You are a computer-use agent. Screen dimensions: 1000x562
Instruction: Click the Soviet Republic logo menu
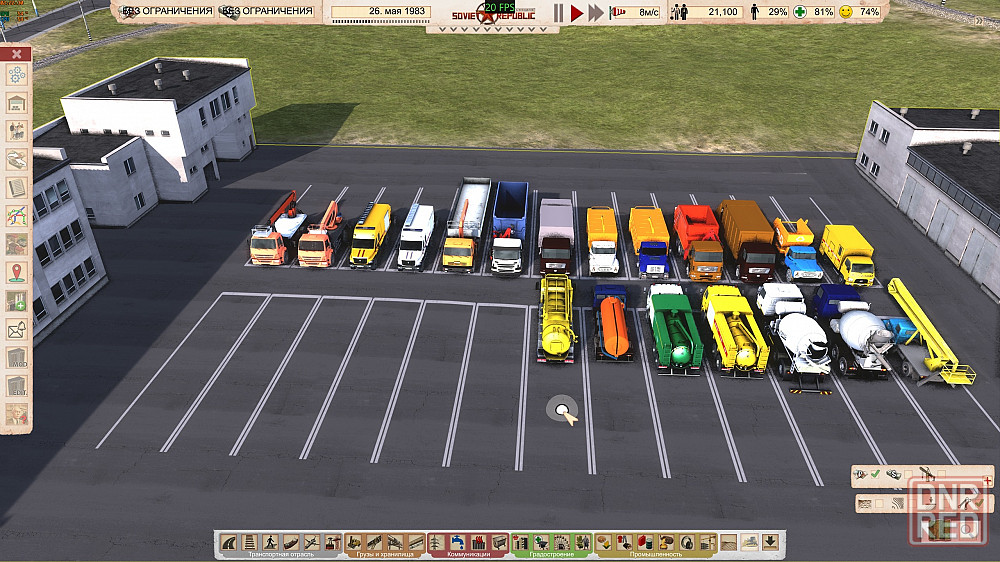[x=490, y=17]
